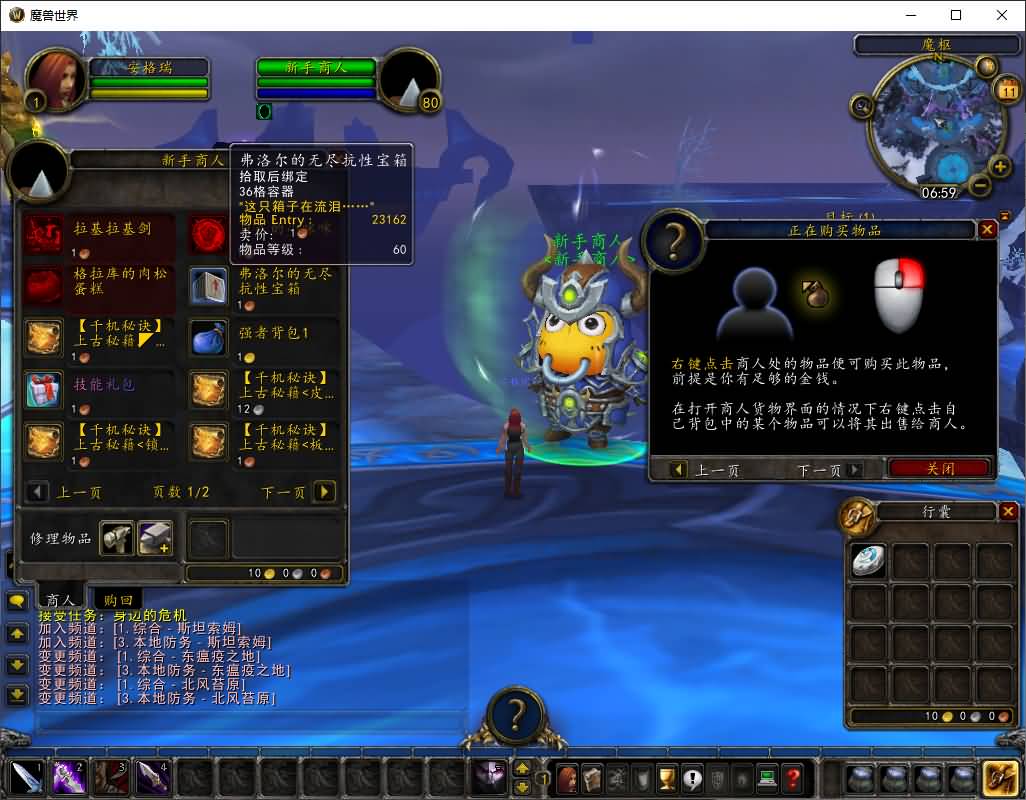Open the backpack at the bar's right end

point(999,777)
